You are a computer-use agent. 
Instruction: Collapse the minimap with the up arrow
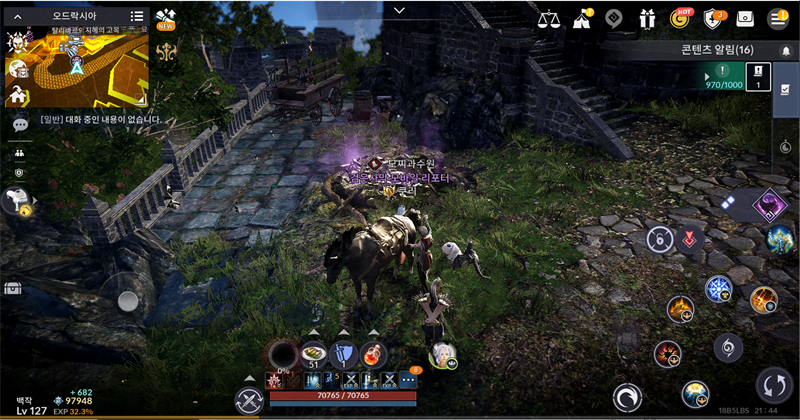click(17, 16)
